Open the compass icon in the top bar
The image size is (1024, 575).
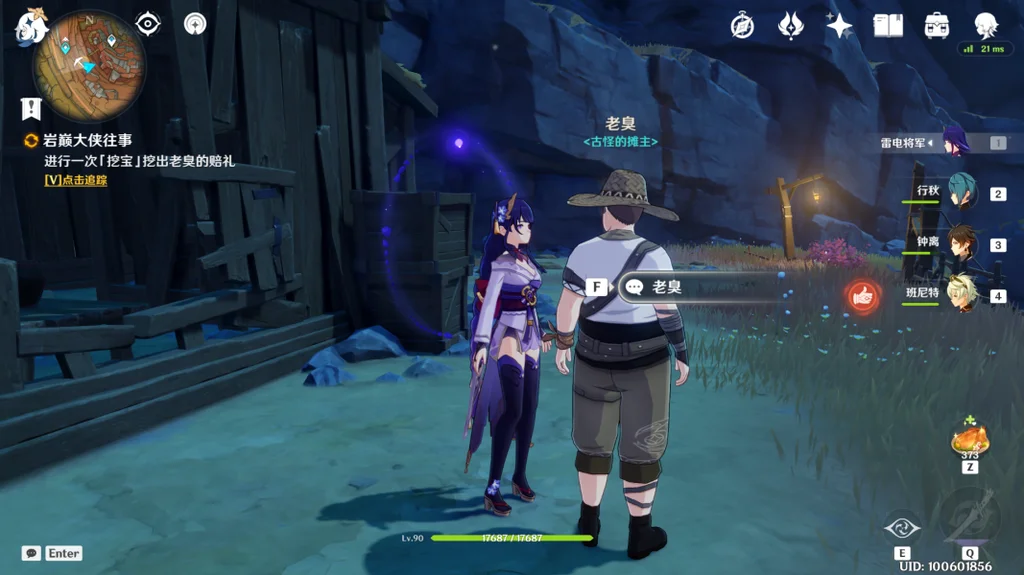click(741, 26)
